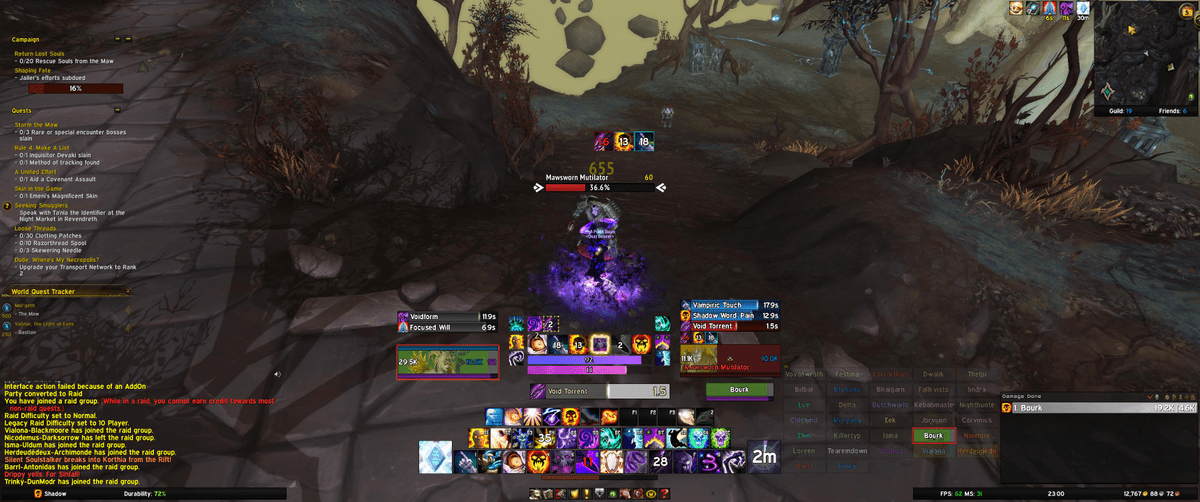
Task: Select raid member Tearemdown's frame
Action: click(x=846, y=451)
